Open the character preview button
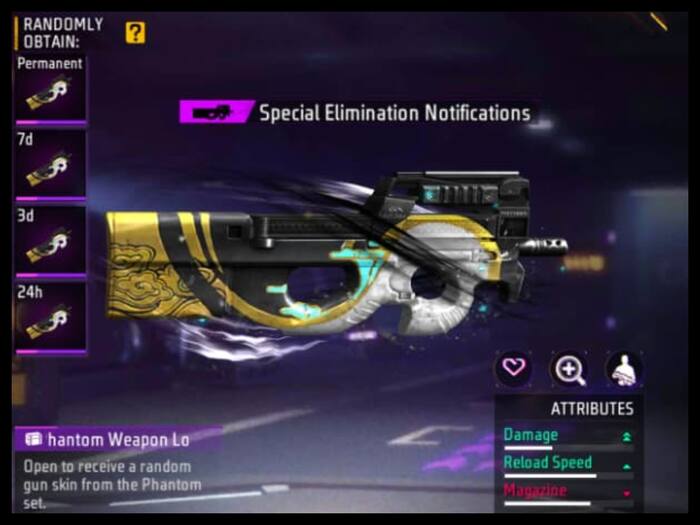 coord(624,369)
